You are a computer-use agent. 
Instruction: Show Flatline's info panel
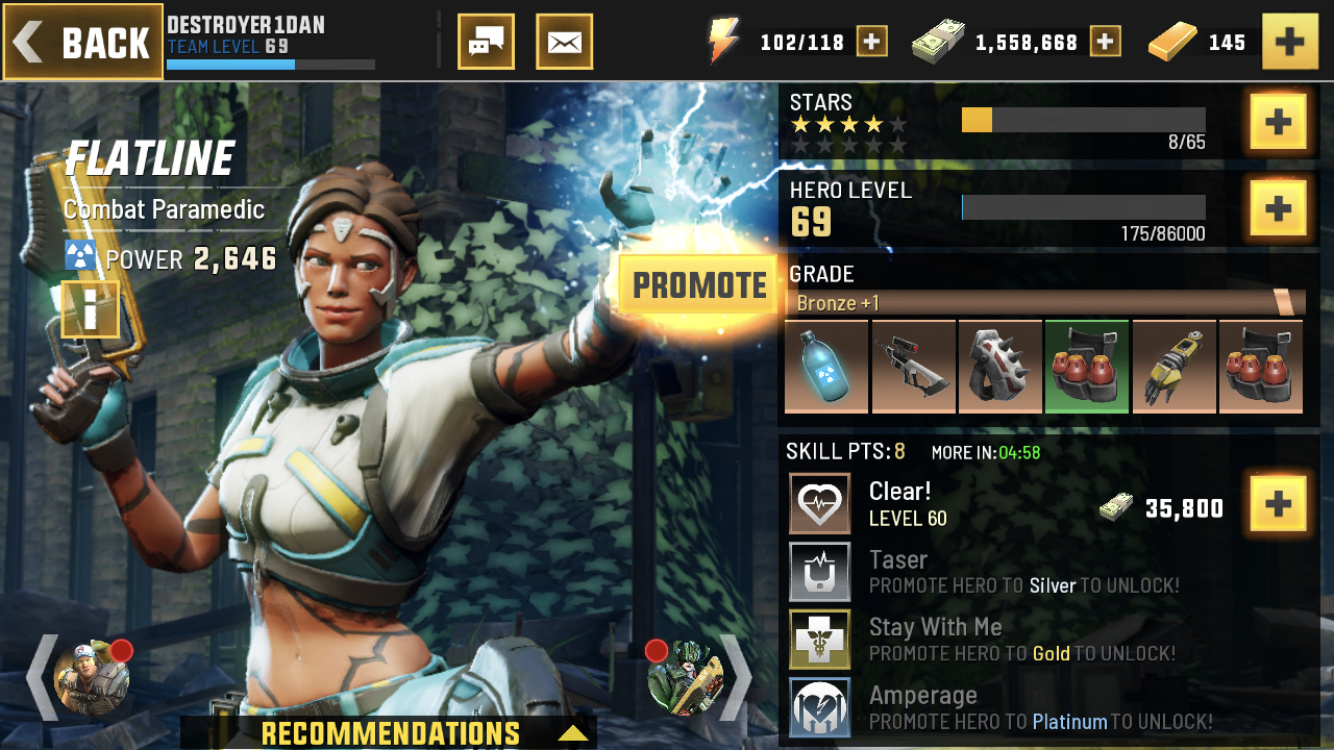[x=90, y=310]
